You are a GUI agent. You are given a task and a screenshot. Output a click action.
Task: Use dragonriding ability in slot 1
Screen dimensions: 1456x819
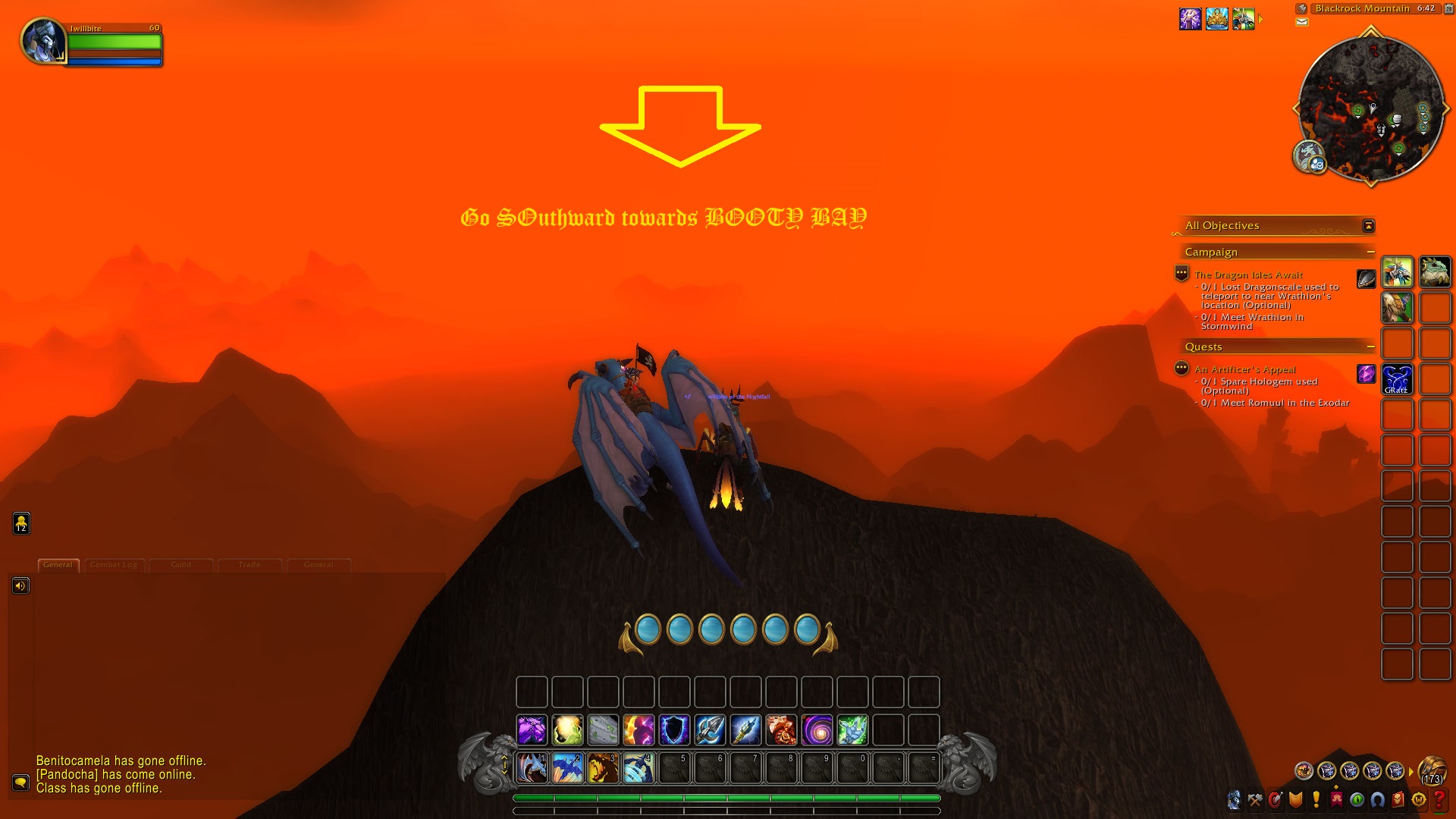click(x=532, y=768)
